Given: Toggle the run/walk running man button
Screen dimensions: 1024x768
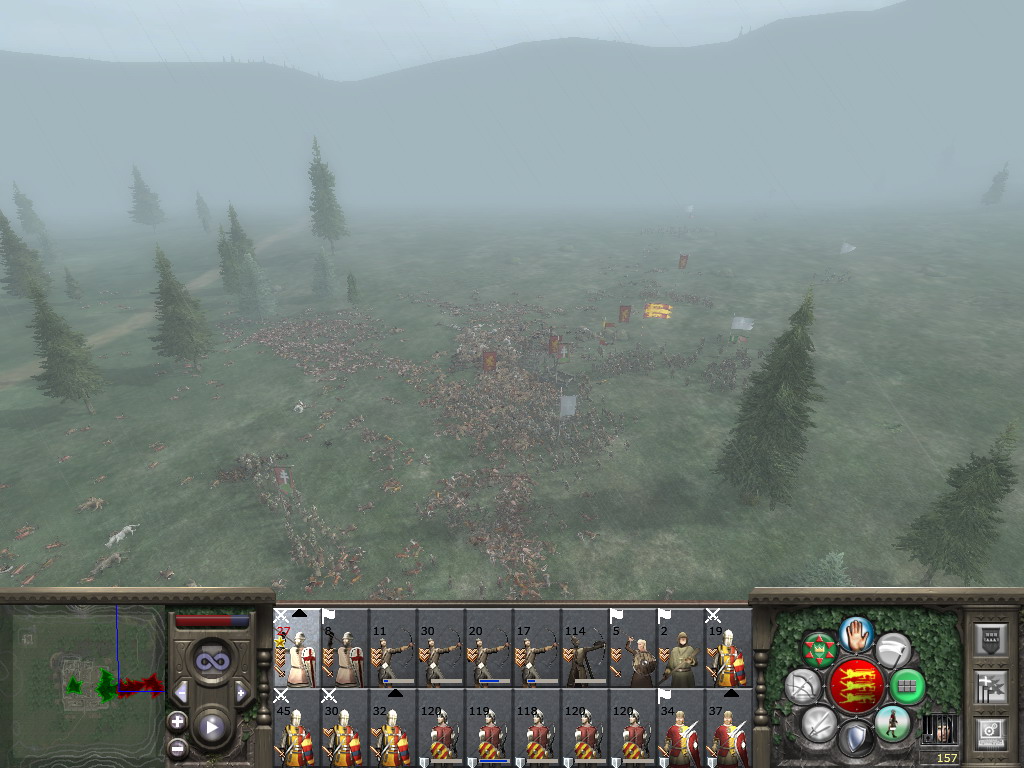Looking at the screenshot, I should pyautogui.click(x=892, y=724).
